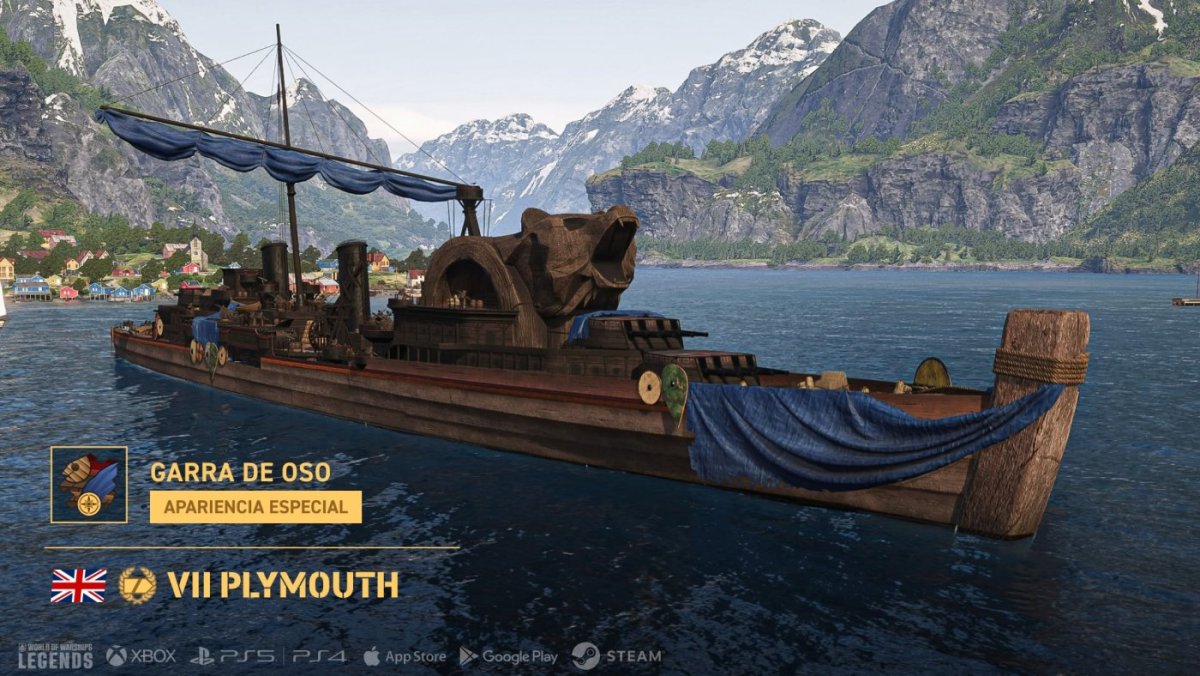
Task: Select the gold tier emblem beside Plymouth
Action: pyautogui.click(x=137, y=585)
